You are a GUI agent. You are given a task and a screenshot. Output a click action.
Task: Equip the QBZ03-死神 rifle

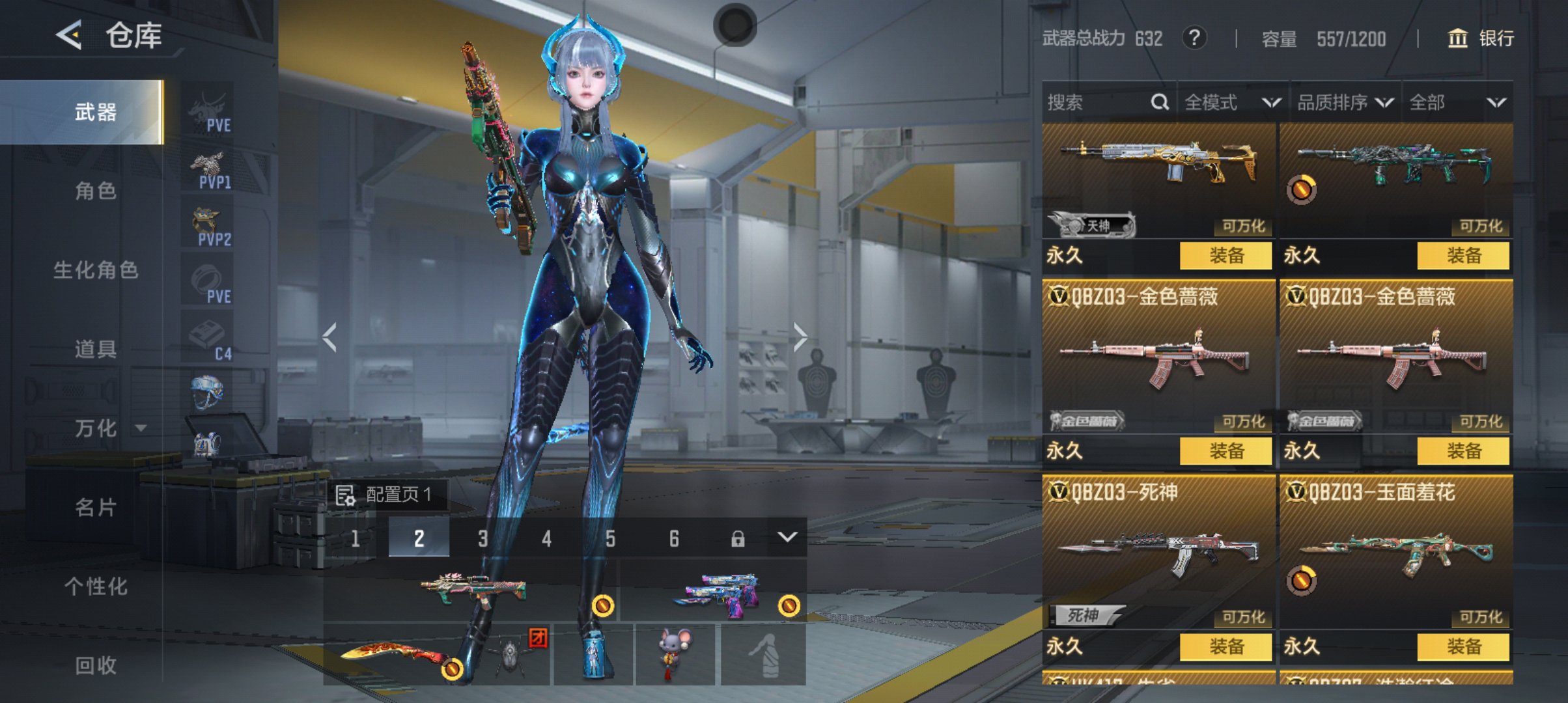[1225, 646]
